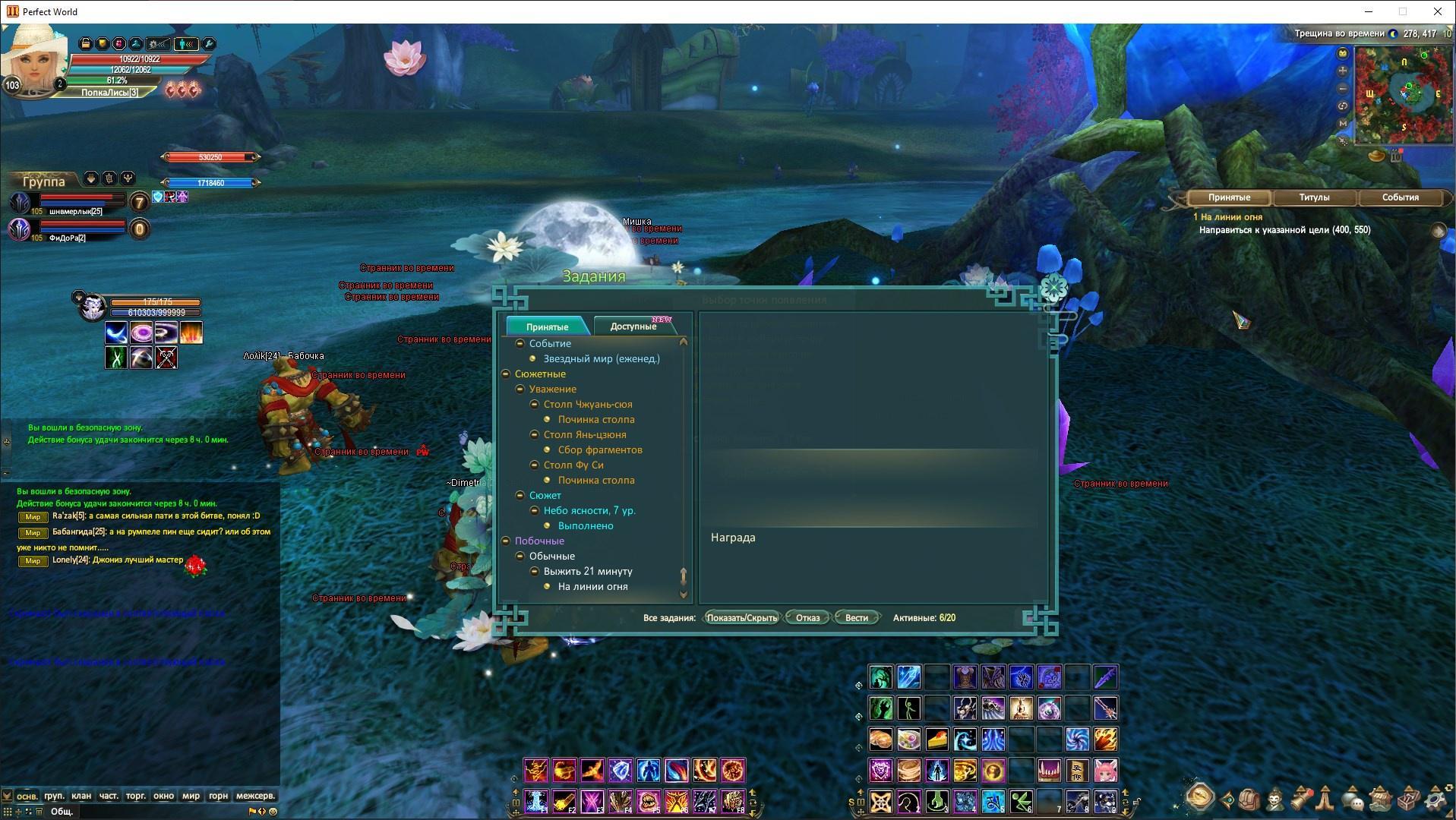The width and height of the screenshot is (1456, 820).
Task: Open the Титулы tab in tracker
Action: (1313, 197)
